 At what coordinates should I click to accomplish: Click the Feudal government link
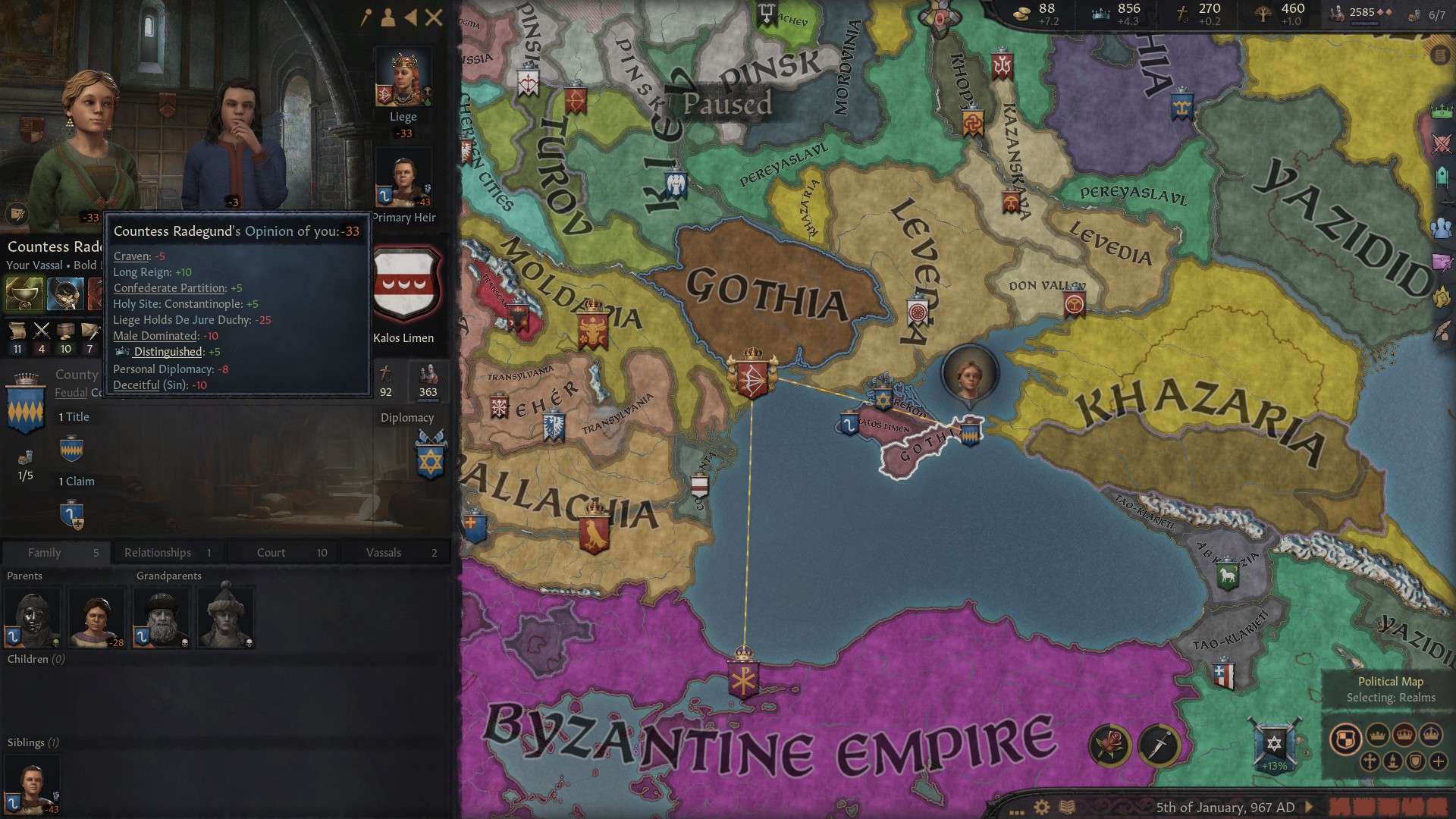pyautogui.click(x=71, y=393)
